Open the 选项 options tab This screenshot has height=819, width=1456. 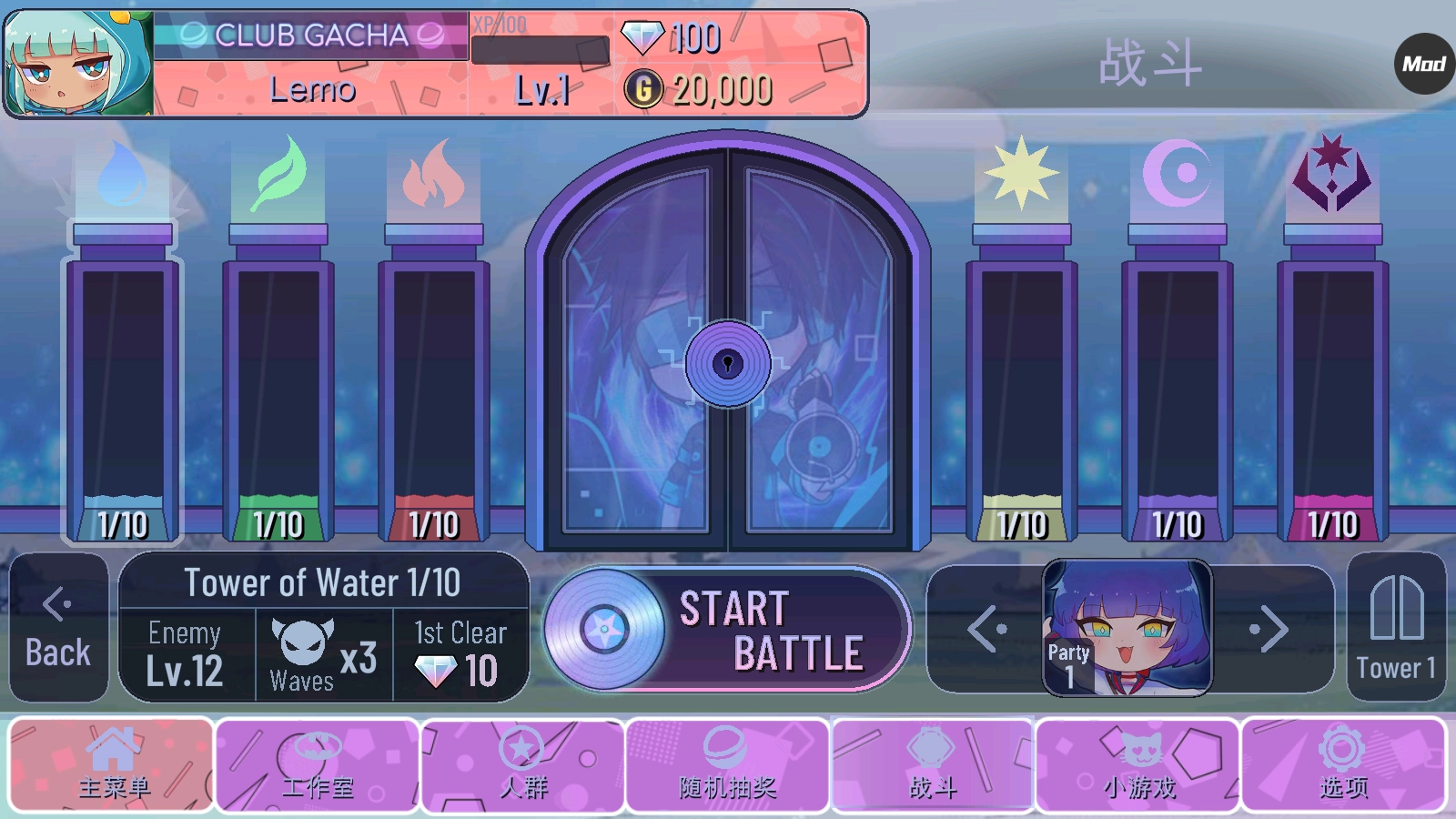click(x=1343, y=764)
